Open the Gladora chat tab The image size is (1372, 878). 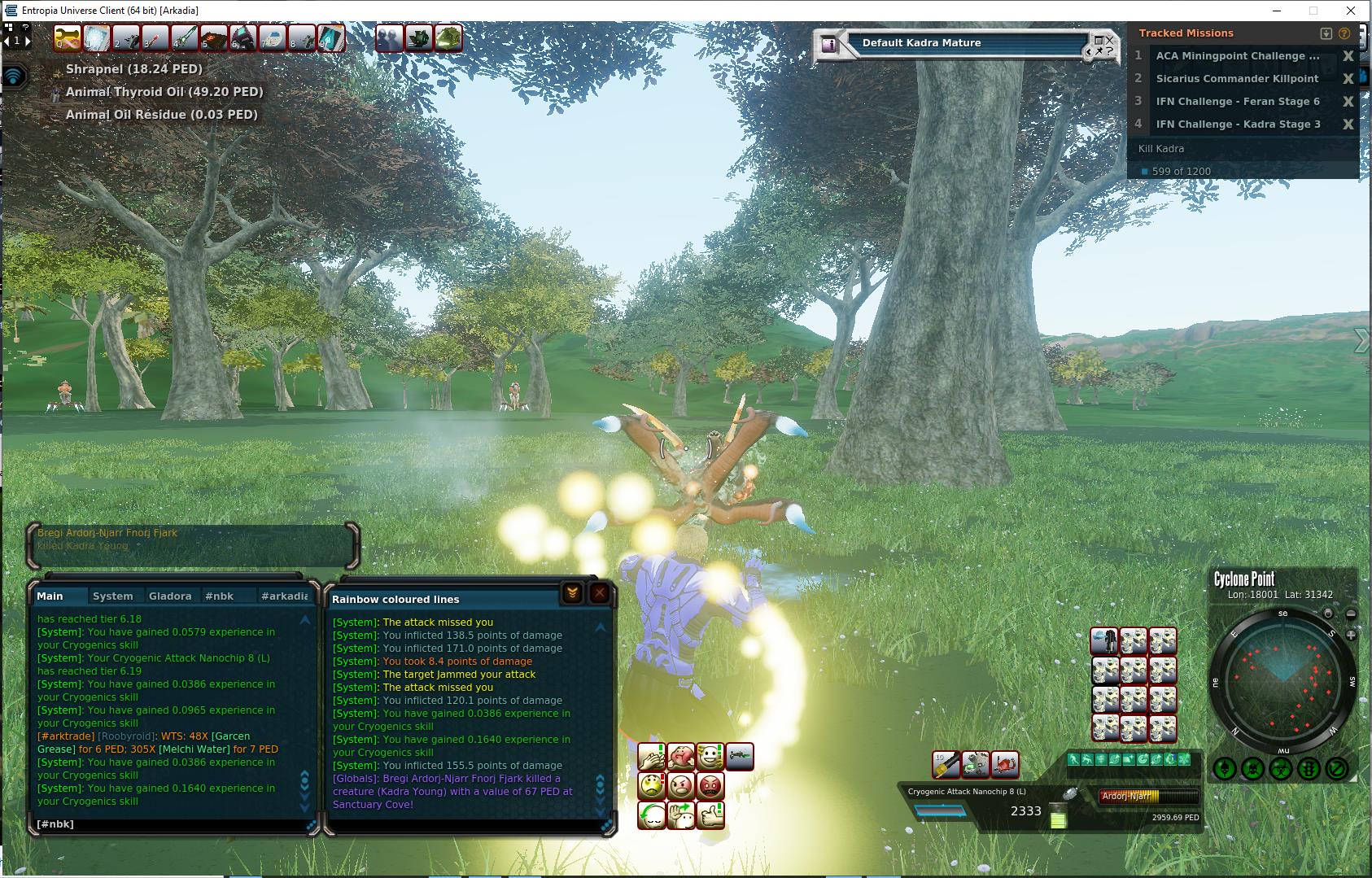pyautogui.click(x=170, y=596)
